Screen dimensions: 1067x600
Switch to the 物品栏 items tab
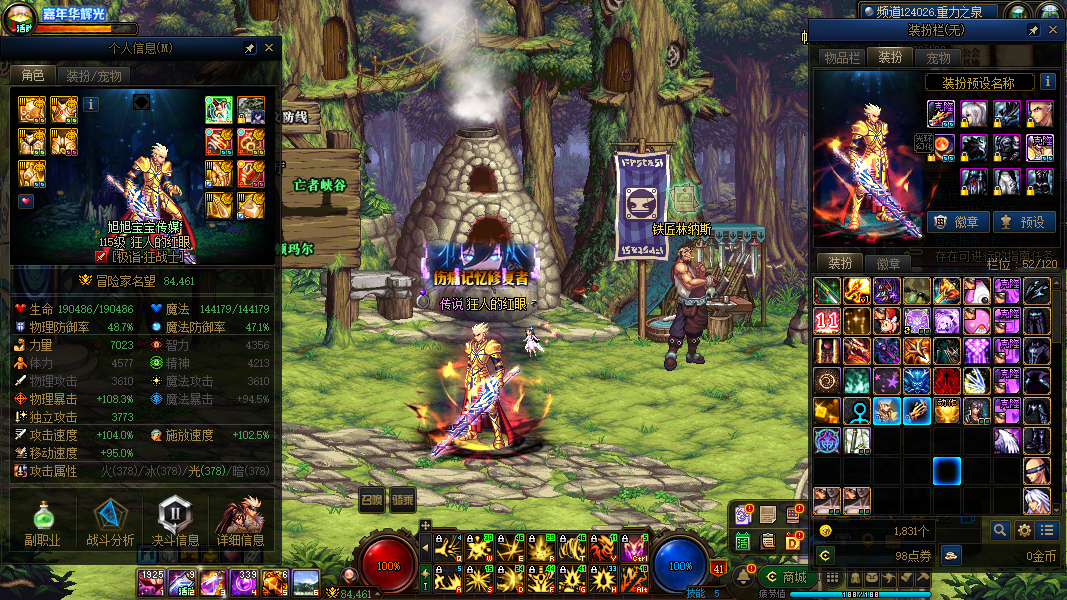tap(842, 58)
